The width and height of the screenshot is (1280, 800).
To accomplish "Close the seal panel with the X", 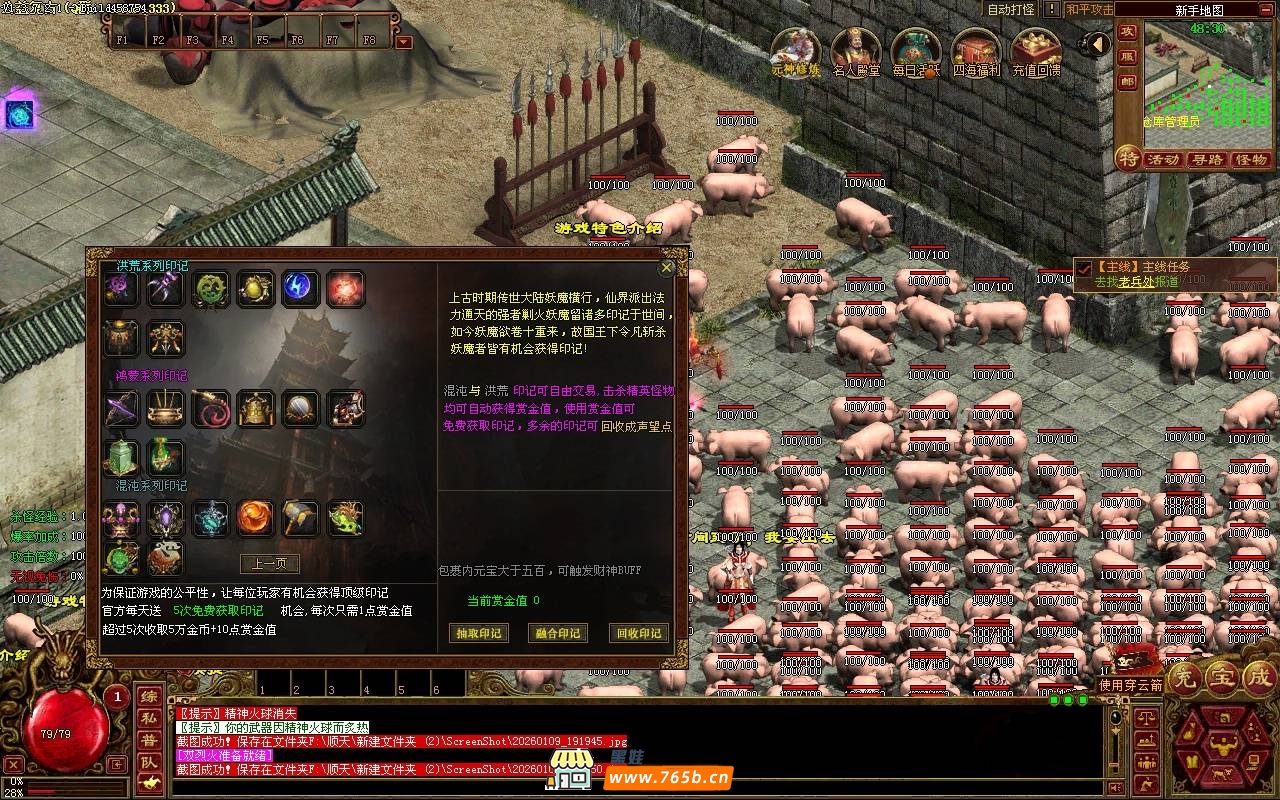I will 667,267.
